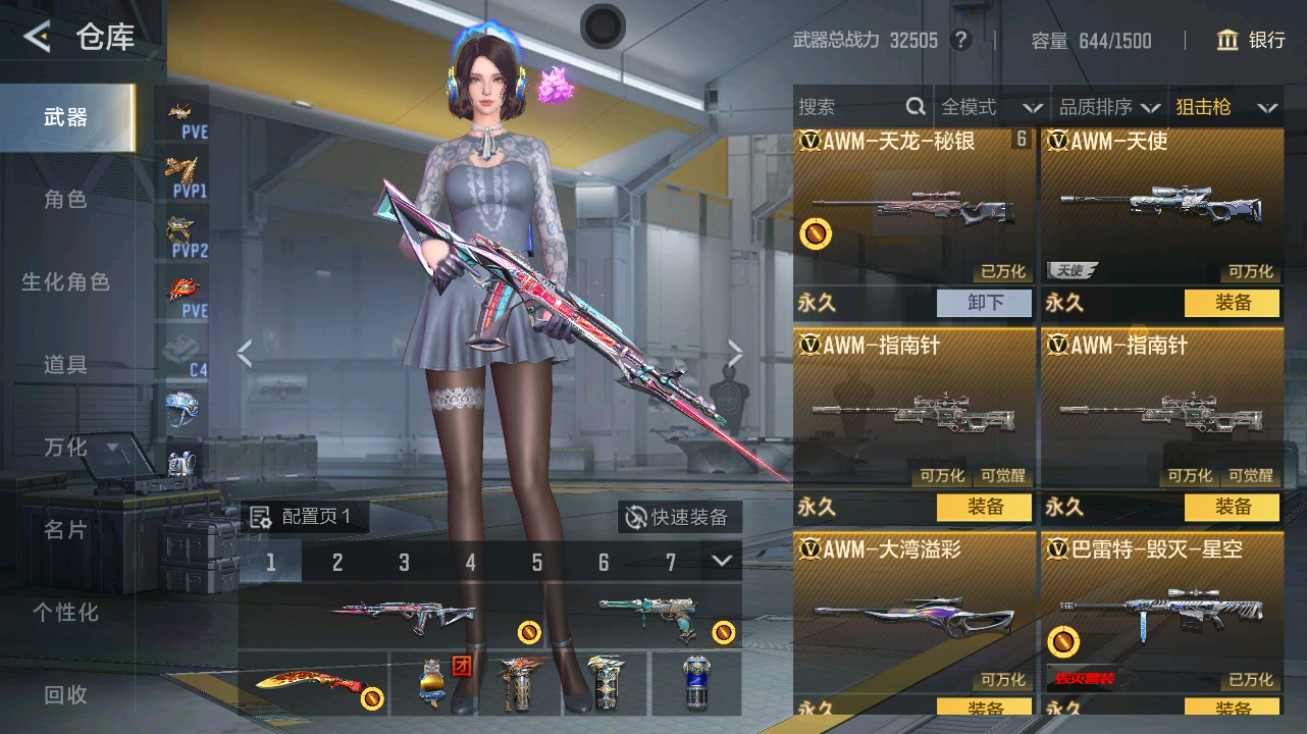Select the PVP1 loadout preset icon
1307x734 pixels.
point(182,172)
